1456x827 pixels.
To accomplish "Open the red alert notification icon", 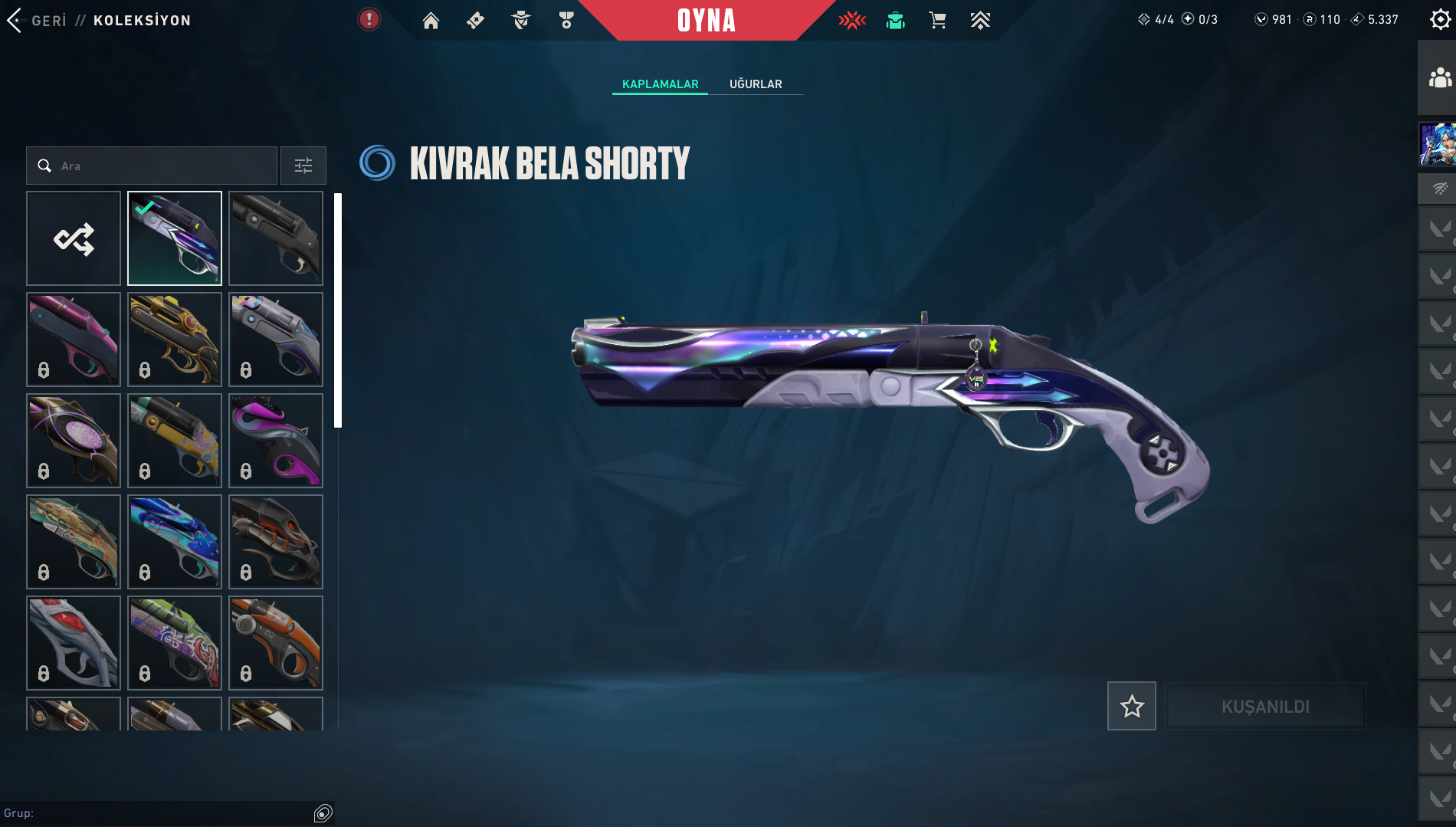I will coord(369,20).
